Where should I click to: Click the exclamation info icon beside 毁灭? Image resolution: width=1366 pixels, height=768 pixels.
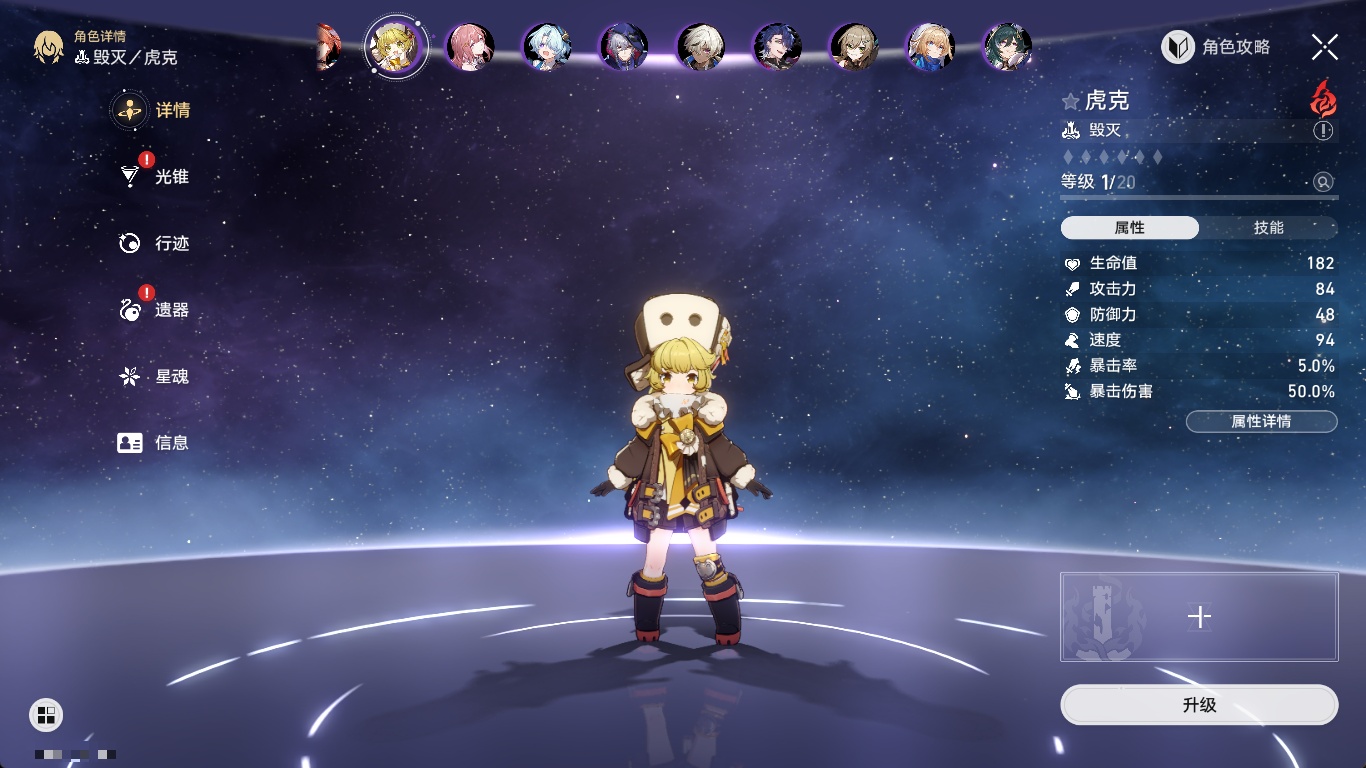[x=1323, y=131]
